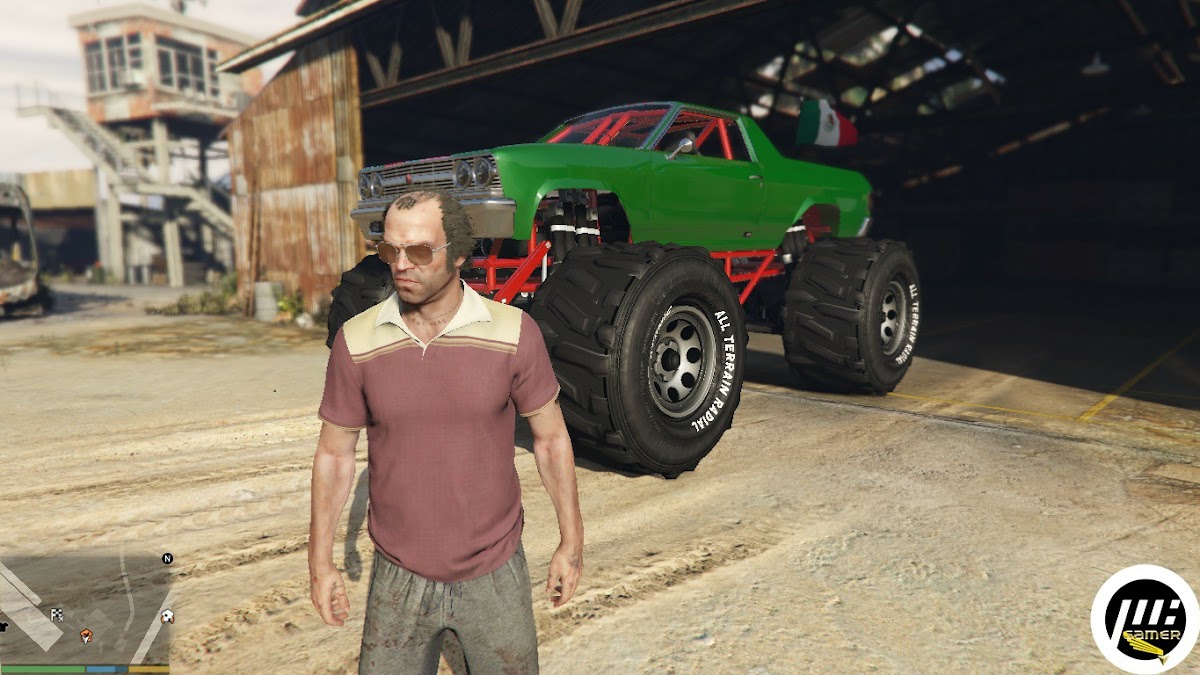Click the north compass indicator on minimap
1200x675 pixels.
[167, 558]
